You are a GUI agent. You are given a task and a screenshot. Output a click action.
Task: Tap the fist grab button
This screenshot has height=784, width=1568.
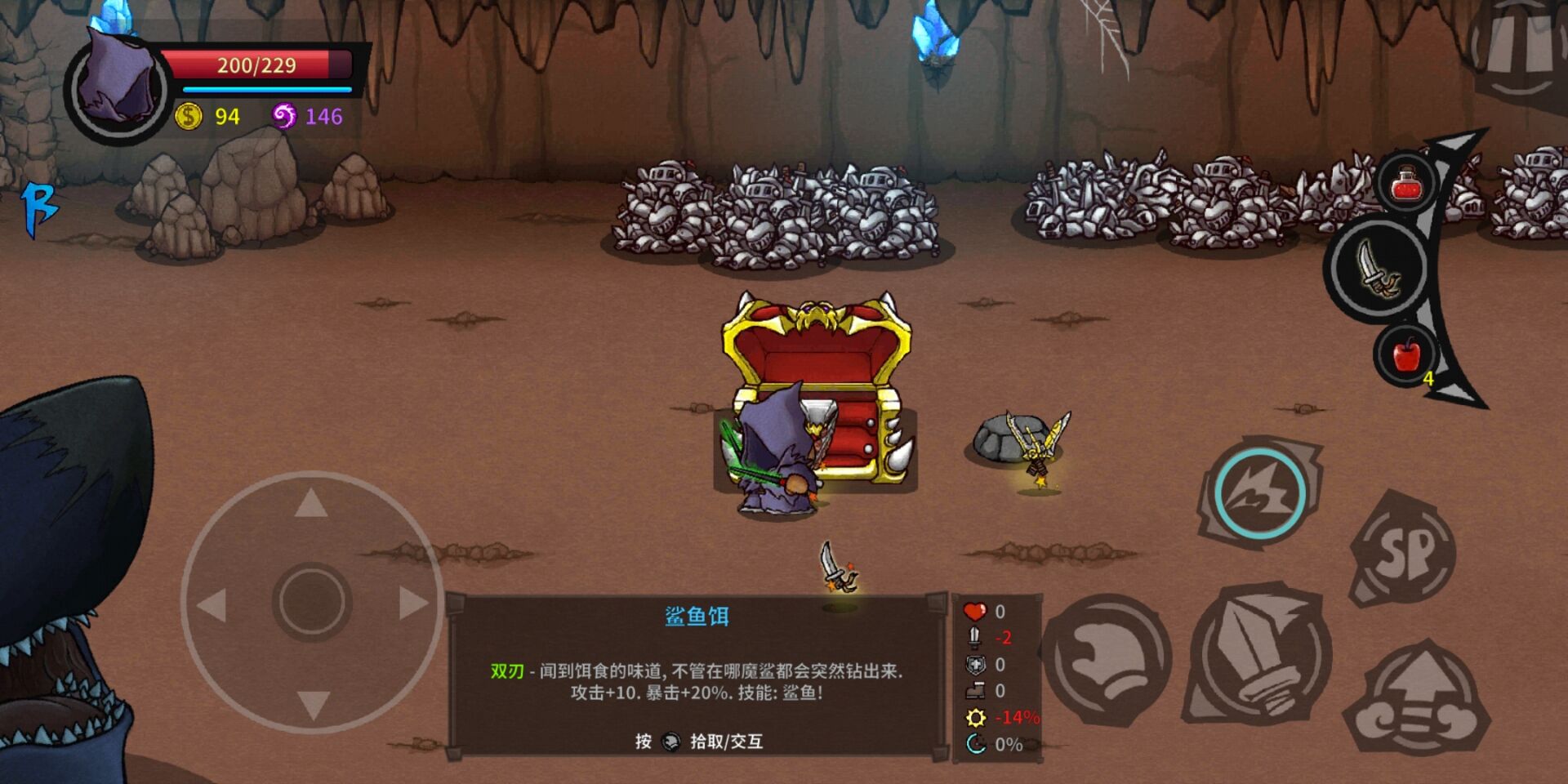pyautogui.click(x=1107, y=659)
